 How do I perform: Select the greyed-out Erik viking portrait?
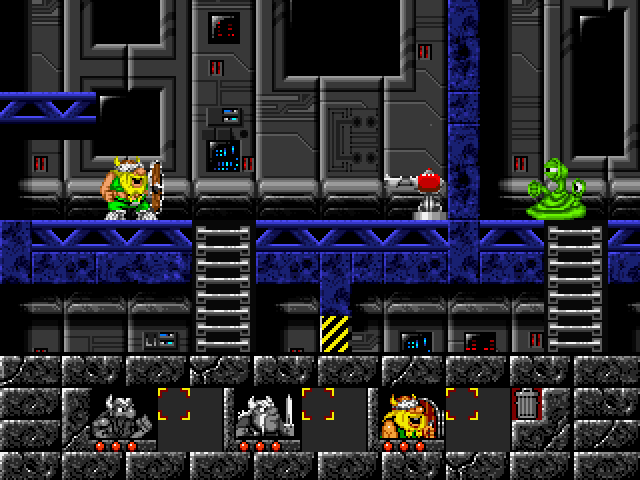120,416
